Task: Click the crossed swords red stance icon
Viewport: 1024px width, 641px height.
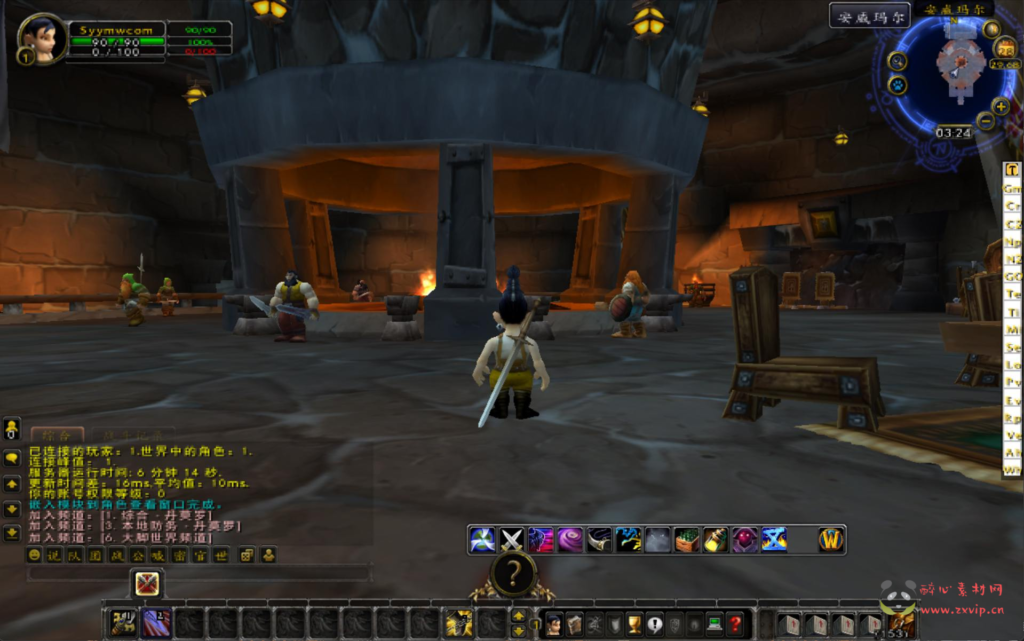Action: coord(148,583)
